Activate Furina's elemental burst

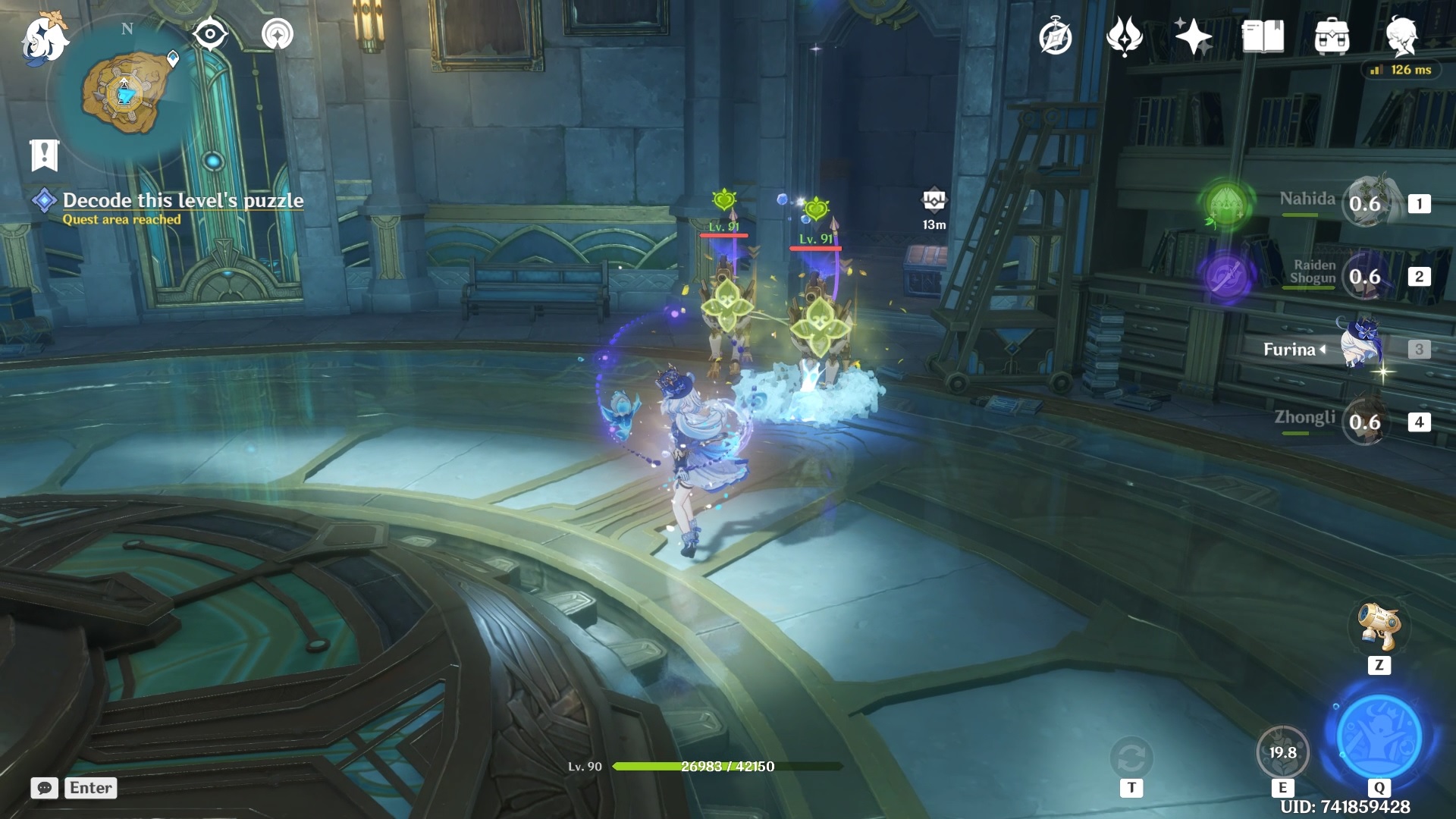[x=1378, y=737]
